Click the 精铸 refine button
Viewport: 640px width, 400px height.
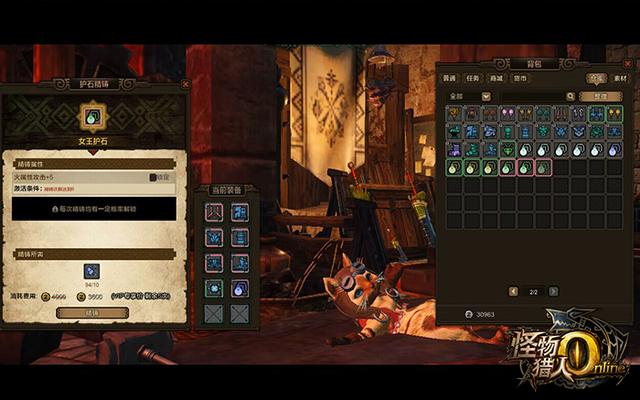[x=92, y=313]
